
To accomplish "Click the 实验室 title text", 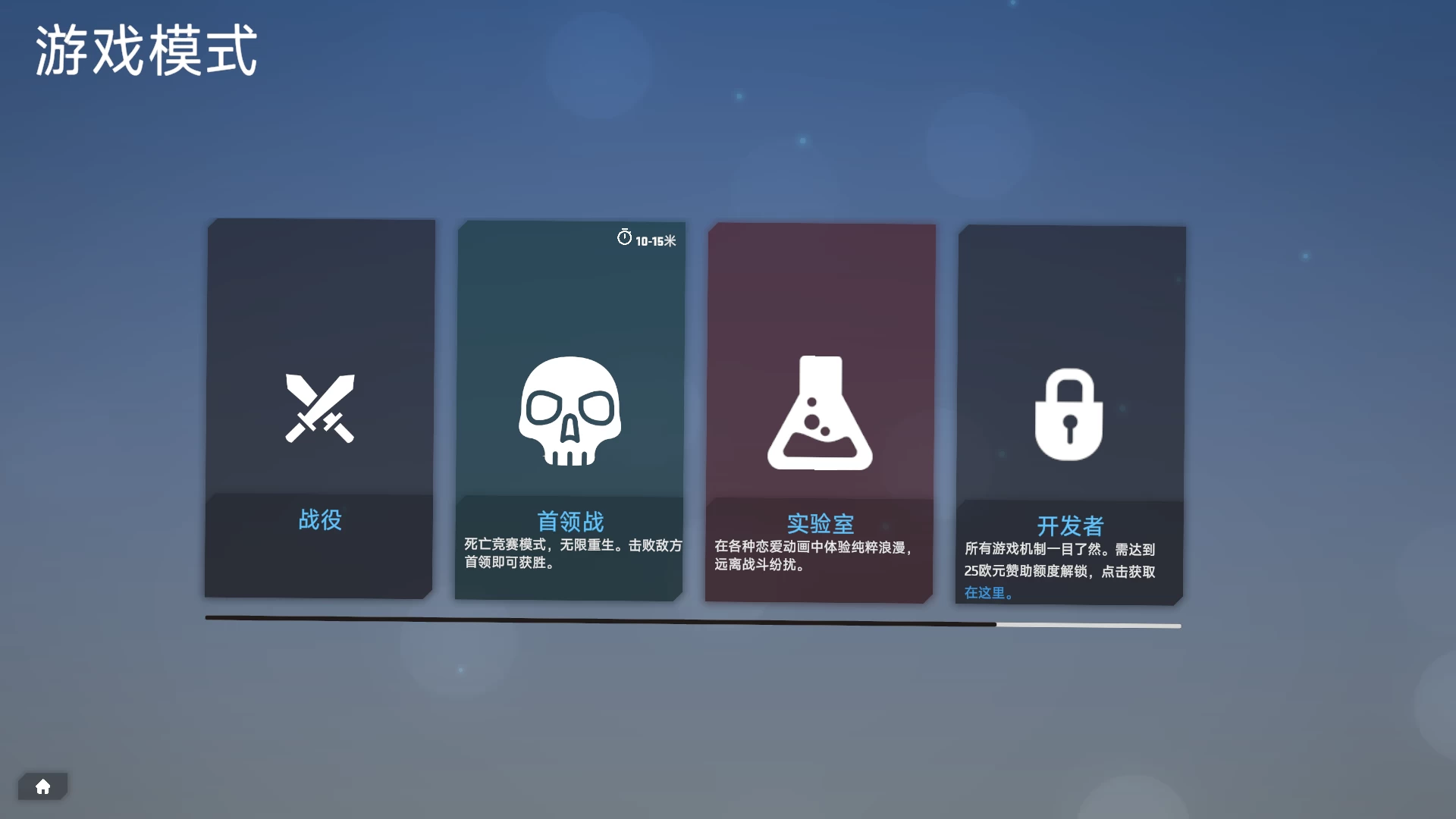I will point(821,523).
